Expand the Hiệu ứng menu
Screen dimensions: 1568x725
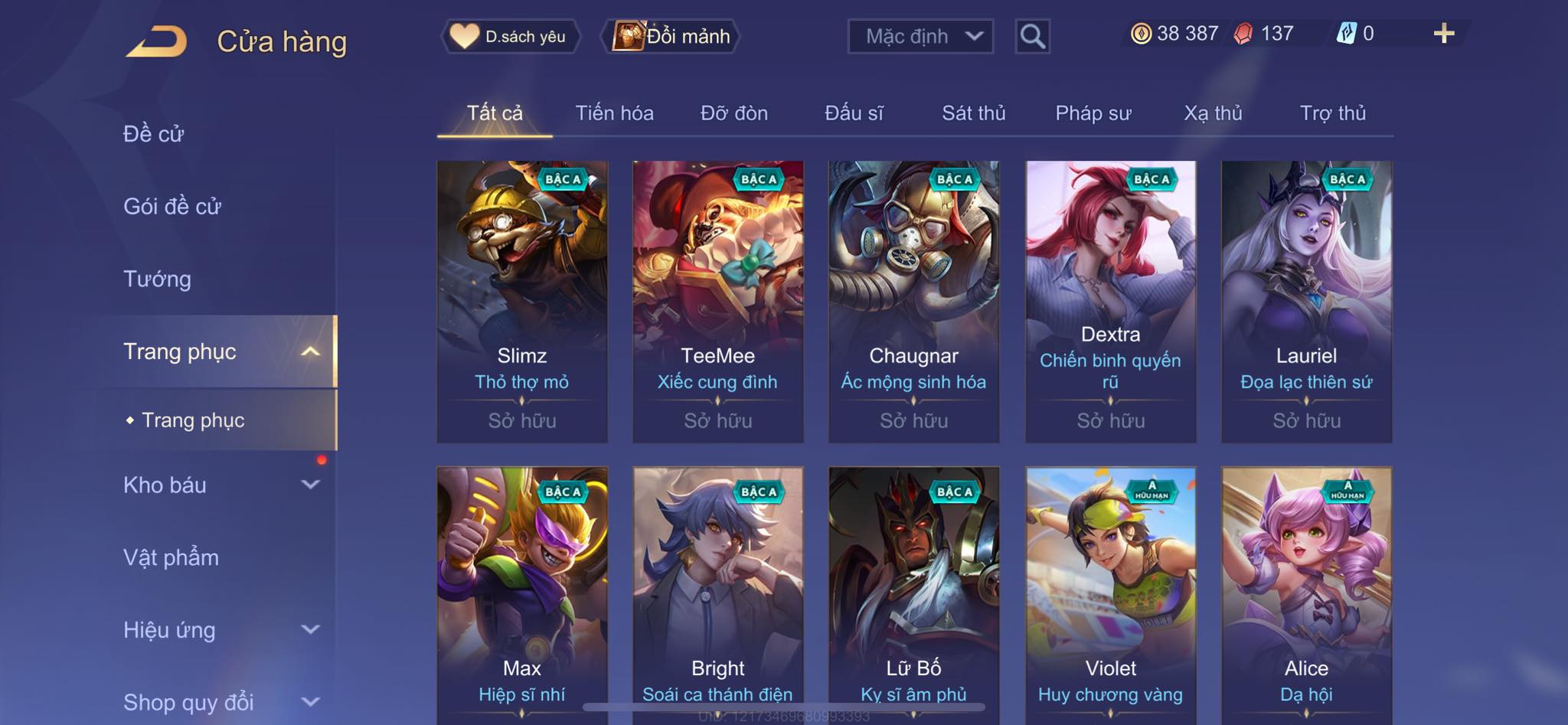(x=220, y=630)
